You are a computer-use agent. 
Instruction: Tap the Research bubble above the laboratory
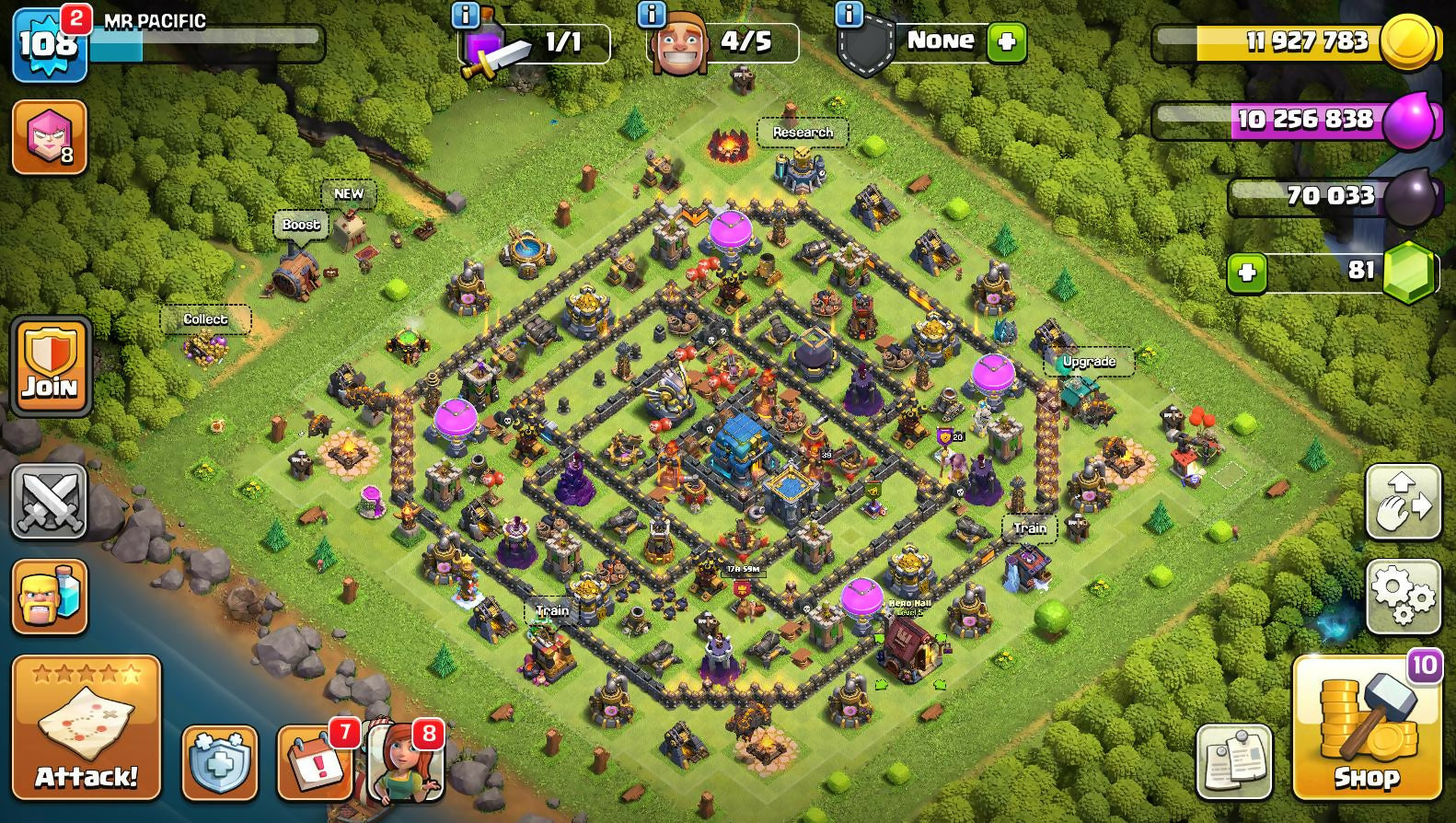(803, 133)
